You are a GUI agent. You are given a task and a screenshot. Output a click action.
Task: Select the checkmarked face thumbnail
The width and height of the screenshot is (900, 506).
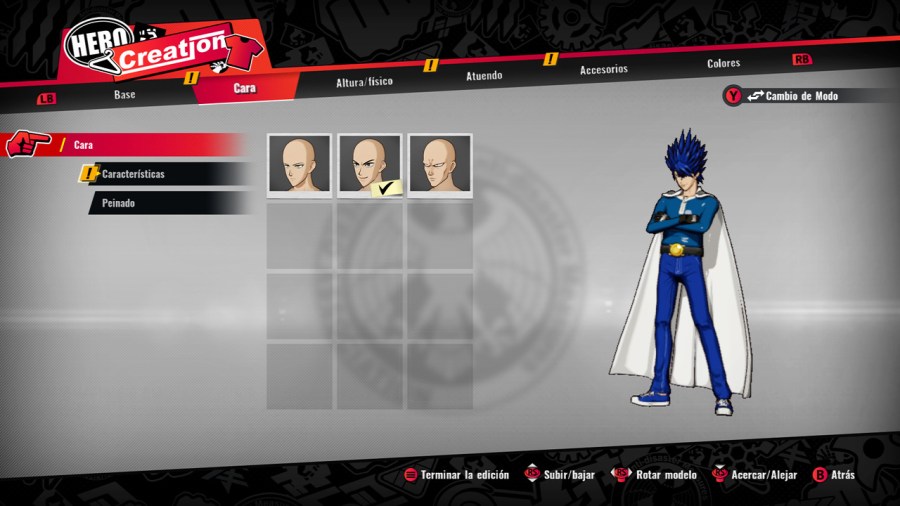click(x=369, y=166)
